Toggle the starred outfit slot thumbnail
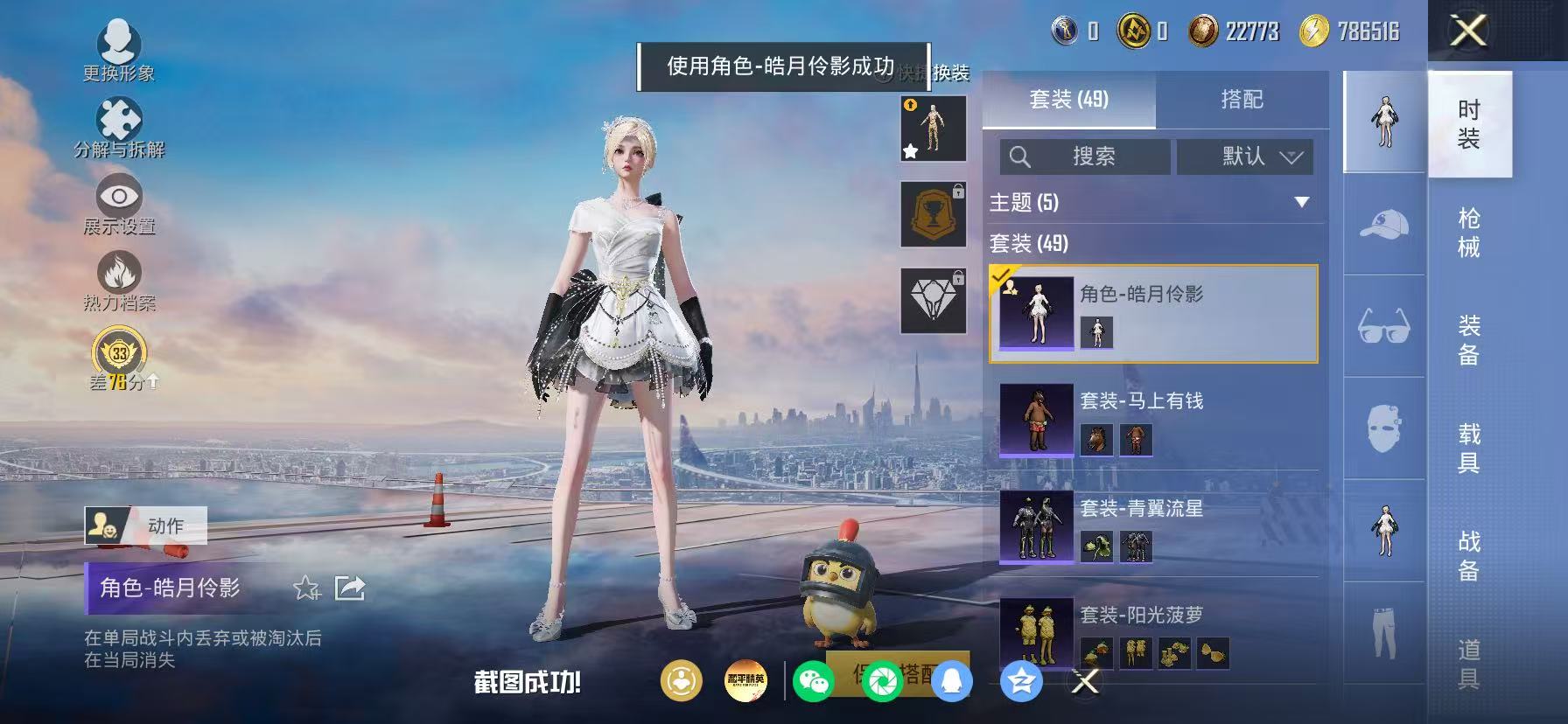1568x724 pixels. pyautogui.click(x=933, y=129)
